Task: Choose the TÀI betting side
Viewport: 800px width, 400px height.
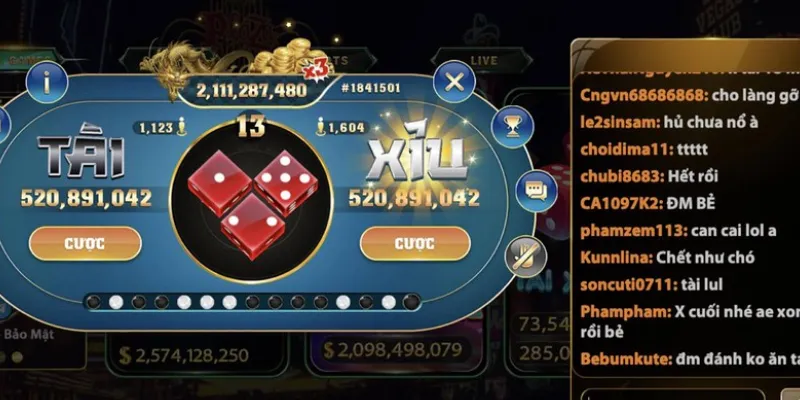Action: tap(80, 158)
